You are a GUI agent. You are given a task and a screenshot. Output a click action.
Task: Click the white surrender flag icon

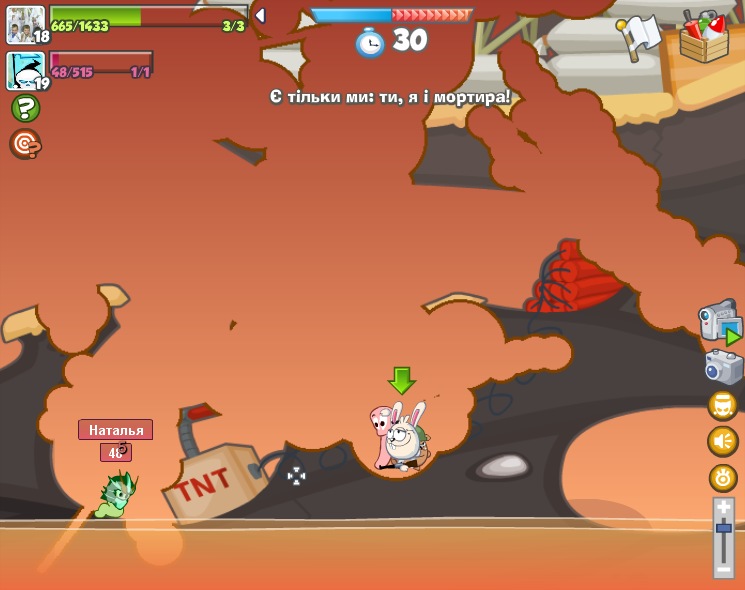639,38
